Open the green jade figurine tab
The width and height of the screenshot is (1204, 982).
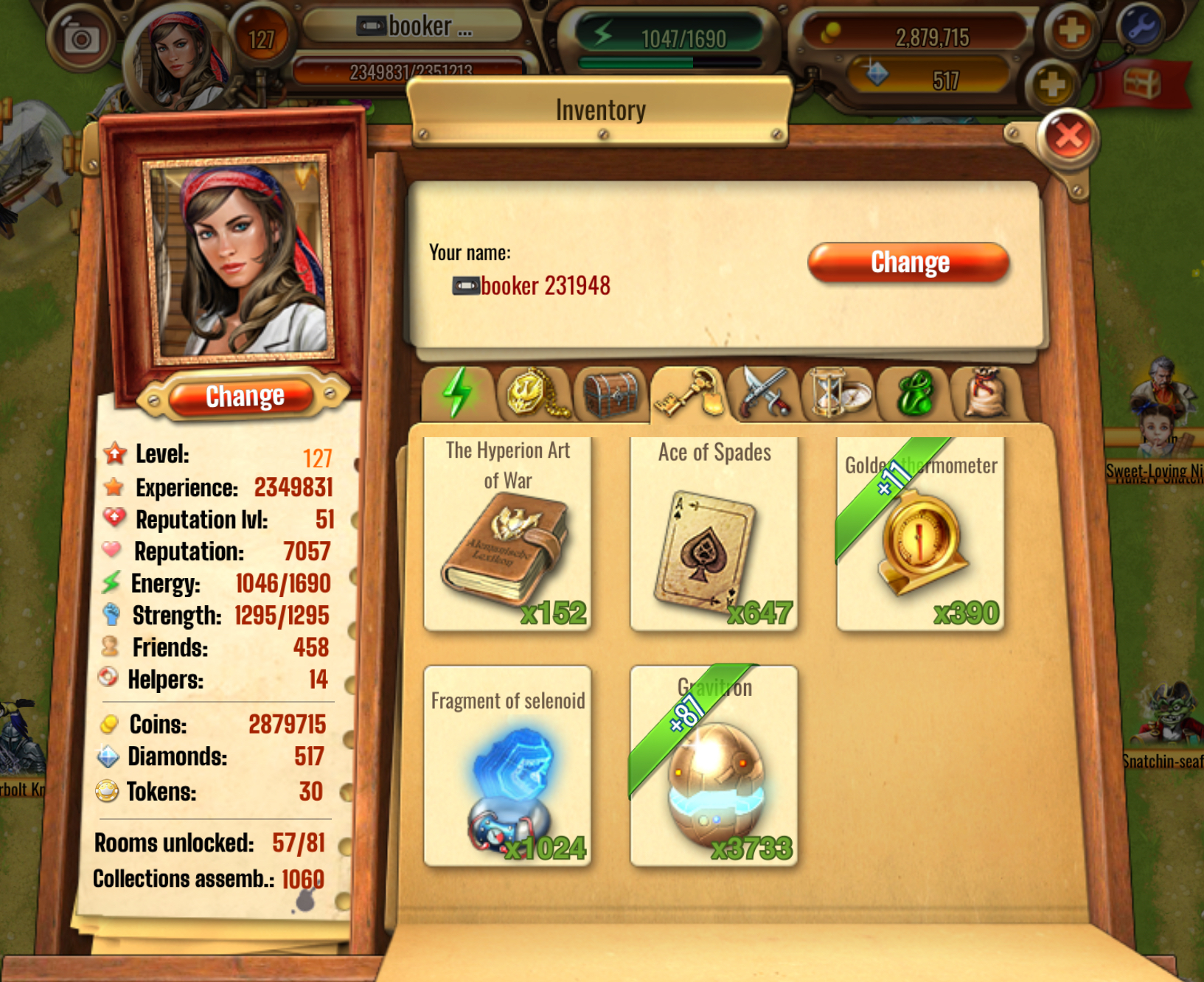[x=915, y=392]
